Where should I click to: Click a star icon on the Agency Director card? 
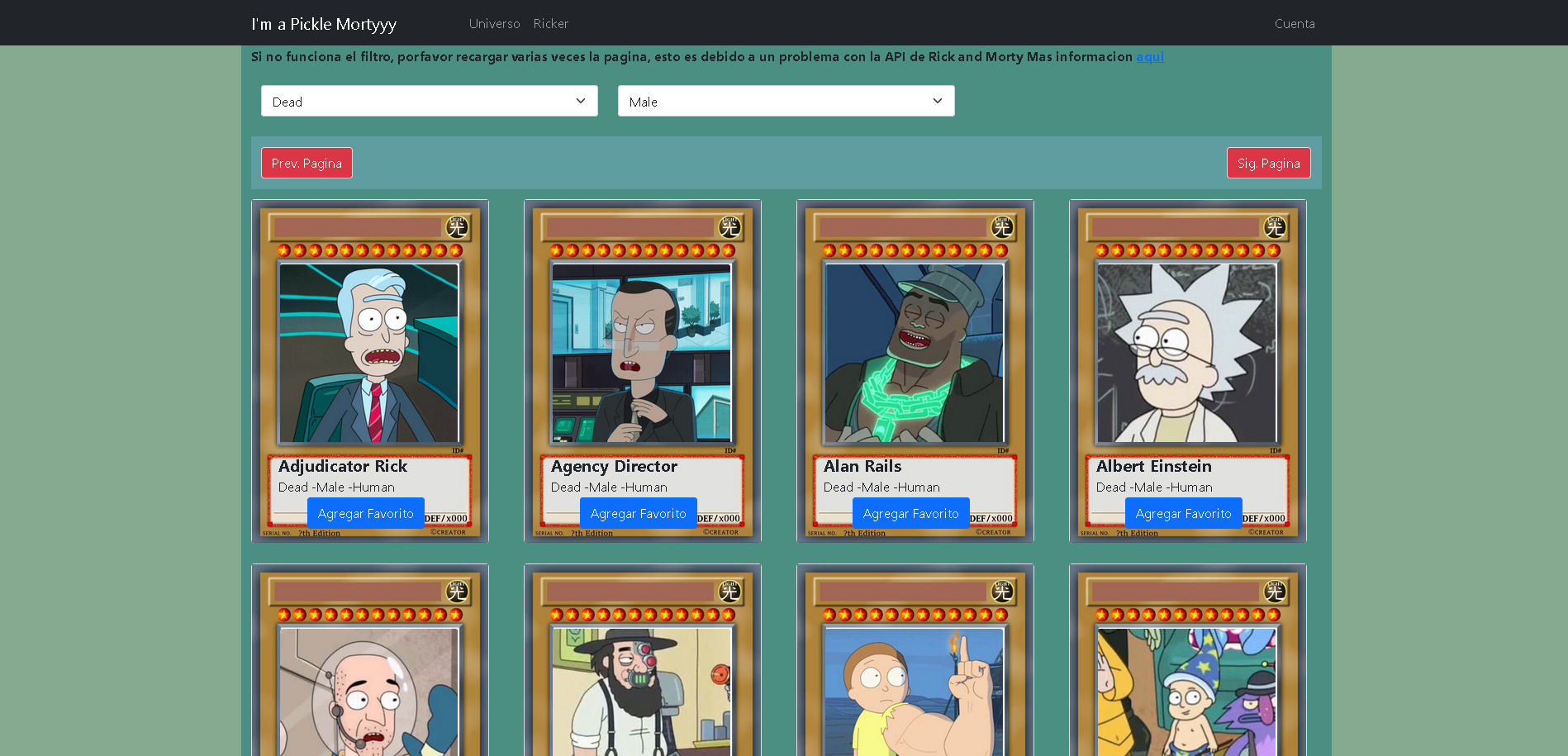643,249
